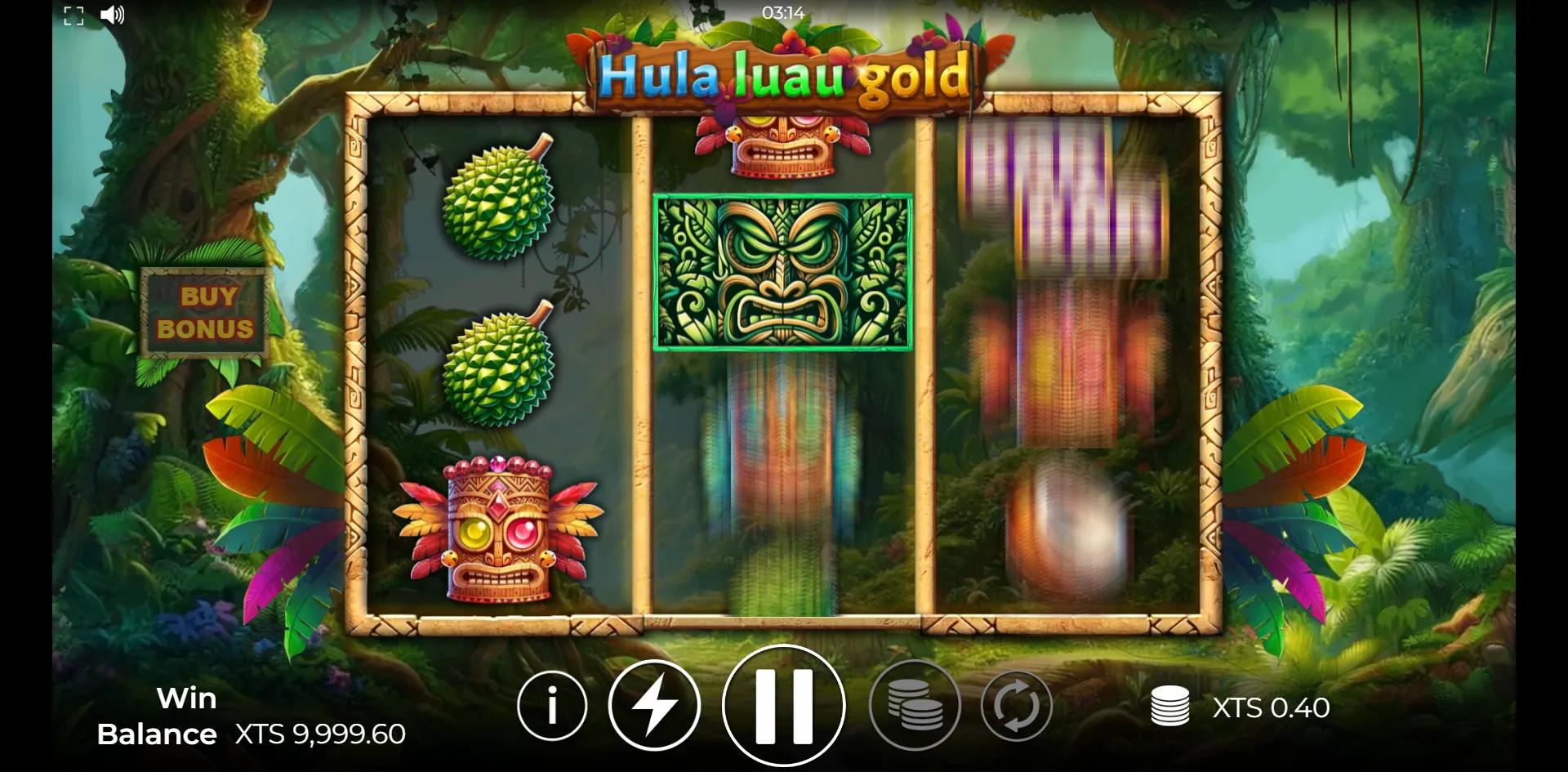Screen dimensions: 1568x772
Task: Click the fullscreen icon top left
Action: (x=74, y=14)
